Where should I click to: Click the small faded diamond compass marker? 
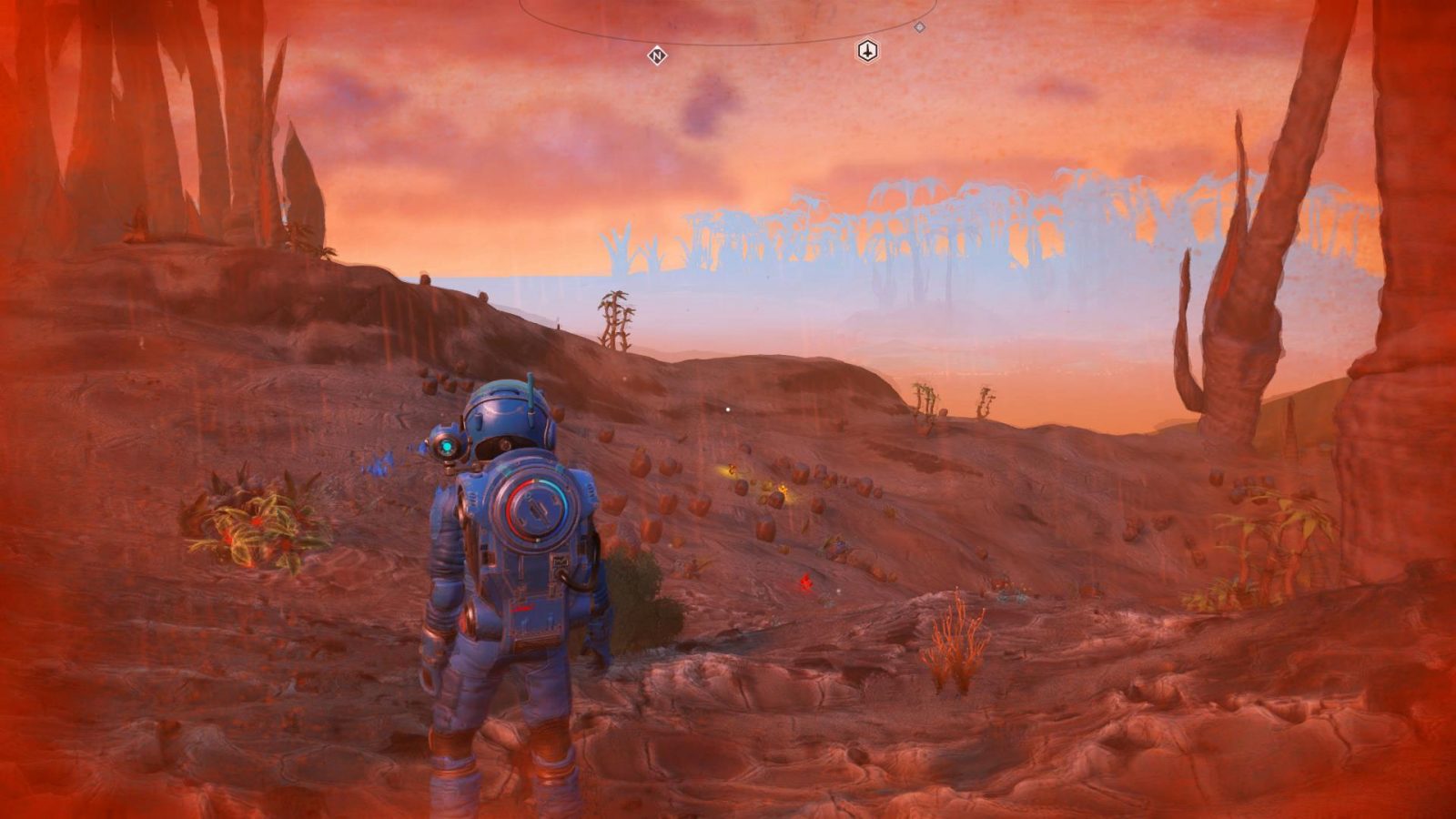point(919,27)
